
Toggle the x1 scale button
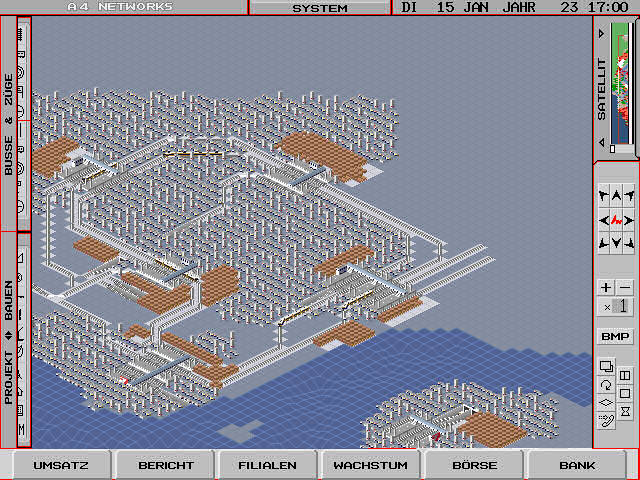pyautogui.click(x=615, y=307)
